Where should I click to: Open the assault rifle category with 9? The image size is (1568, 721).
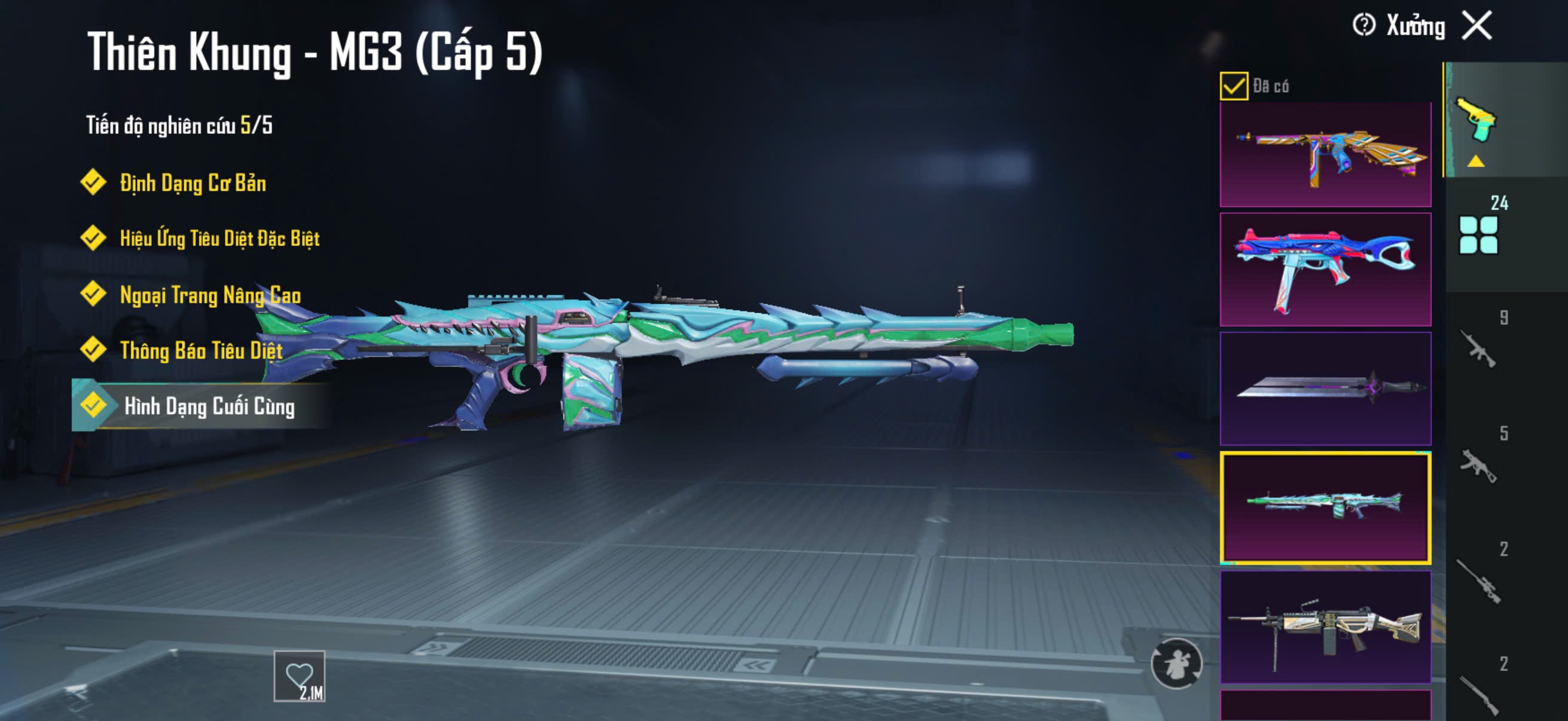[x=1478, y=349]
